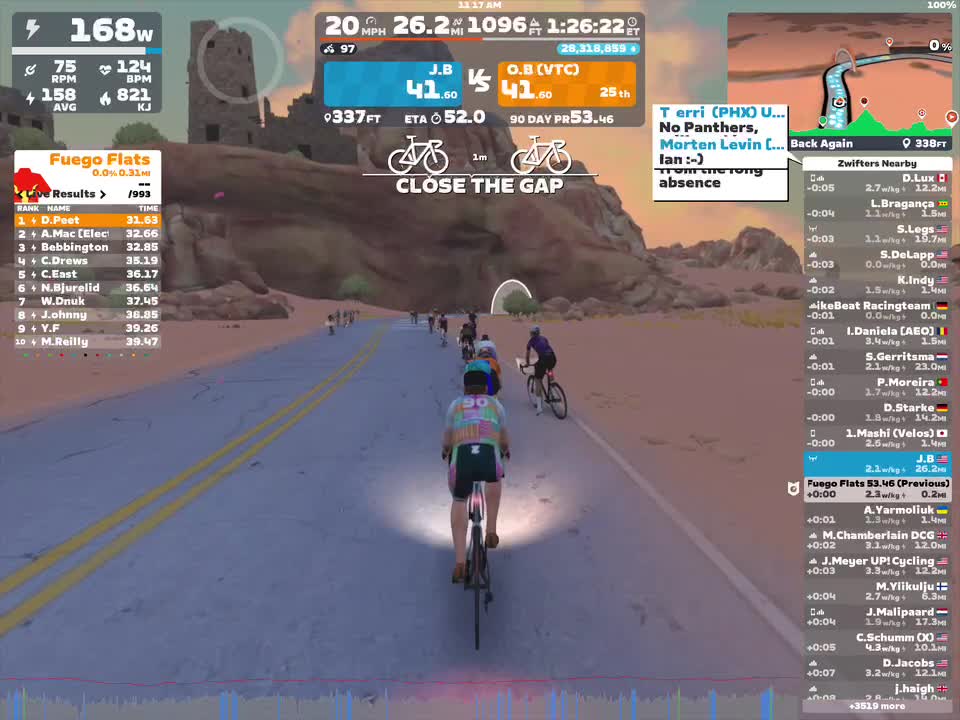Select S.Legs in the nearby riders list
960x720 pixels.
pyautogui.click(x=878, y=234)
